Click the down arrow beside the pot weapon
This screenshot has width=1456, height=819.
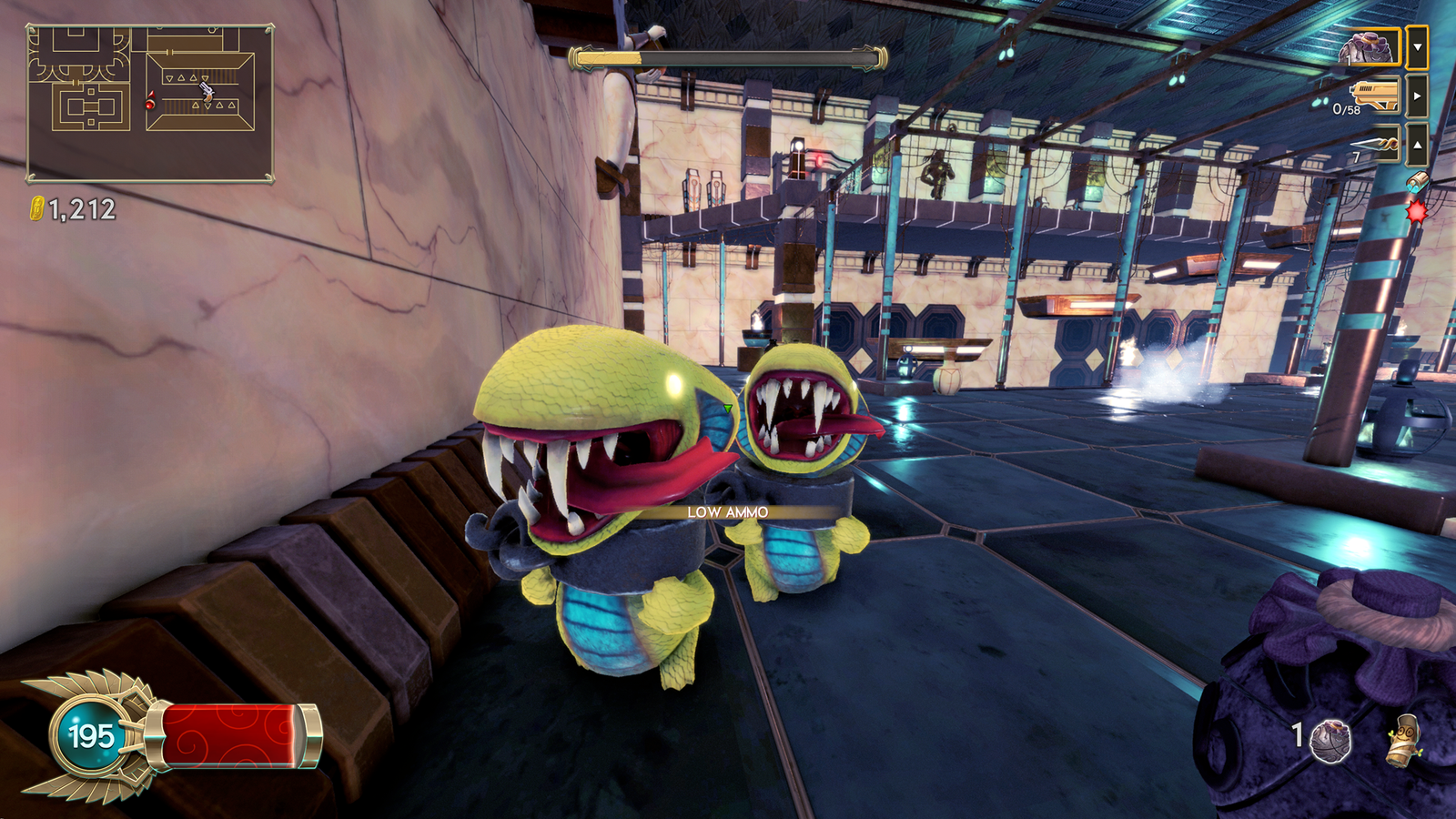[1417, 47]
